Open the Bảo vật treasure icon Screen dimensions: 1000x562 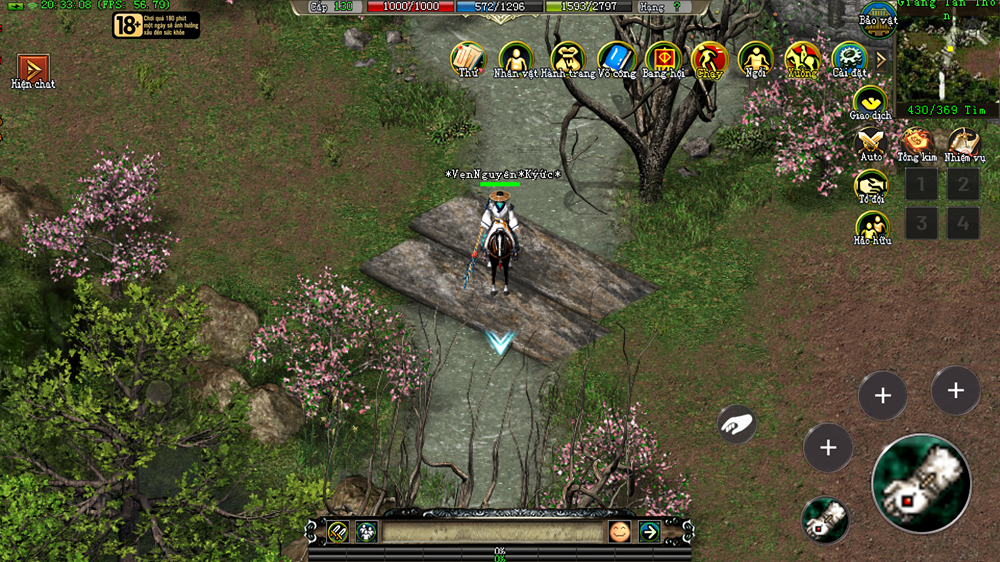(877, 17)
